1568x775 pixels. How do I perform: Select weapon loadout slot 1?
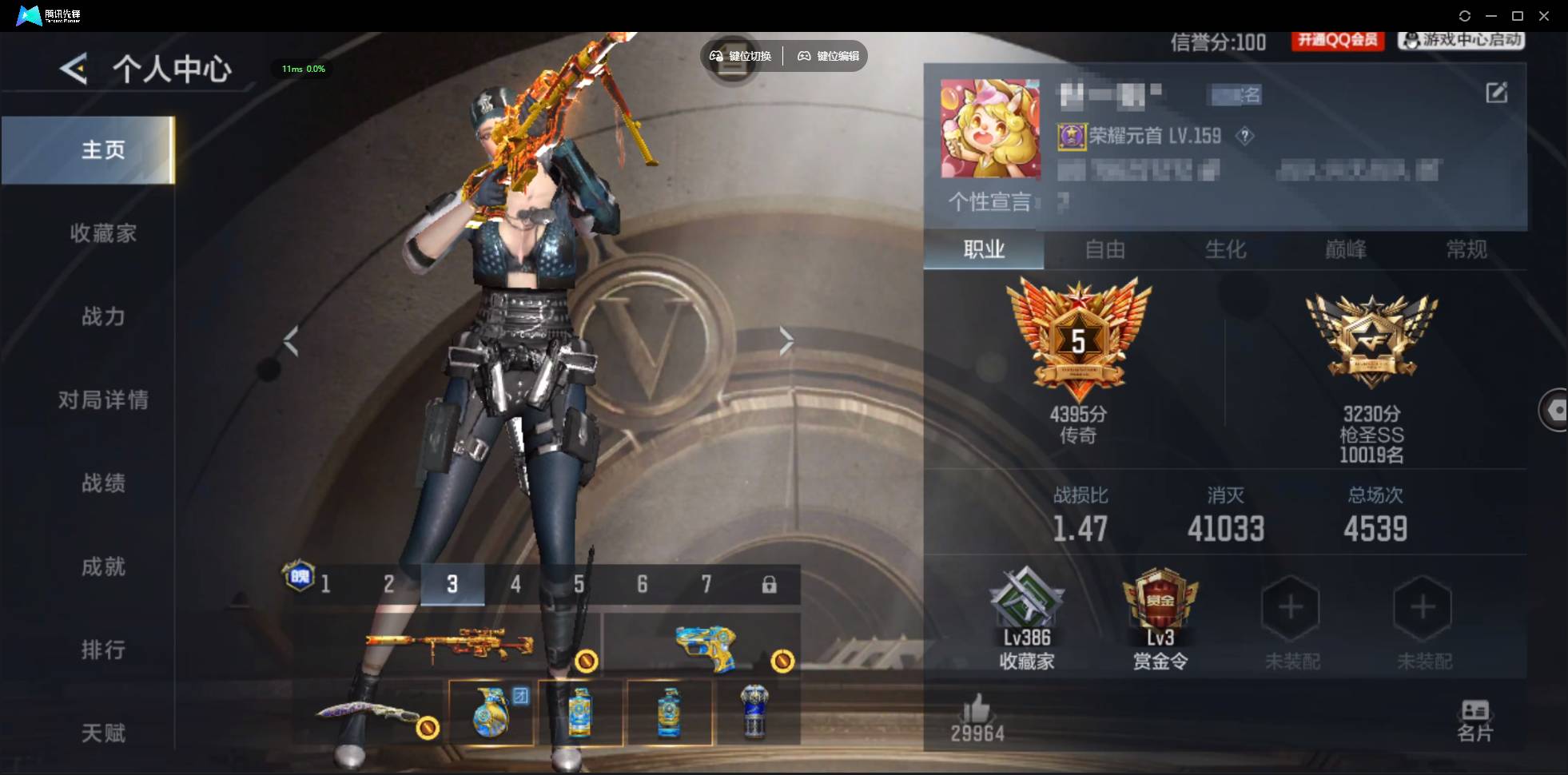tap(326, 584)
